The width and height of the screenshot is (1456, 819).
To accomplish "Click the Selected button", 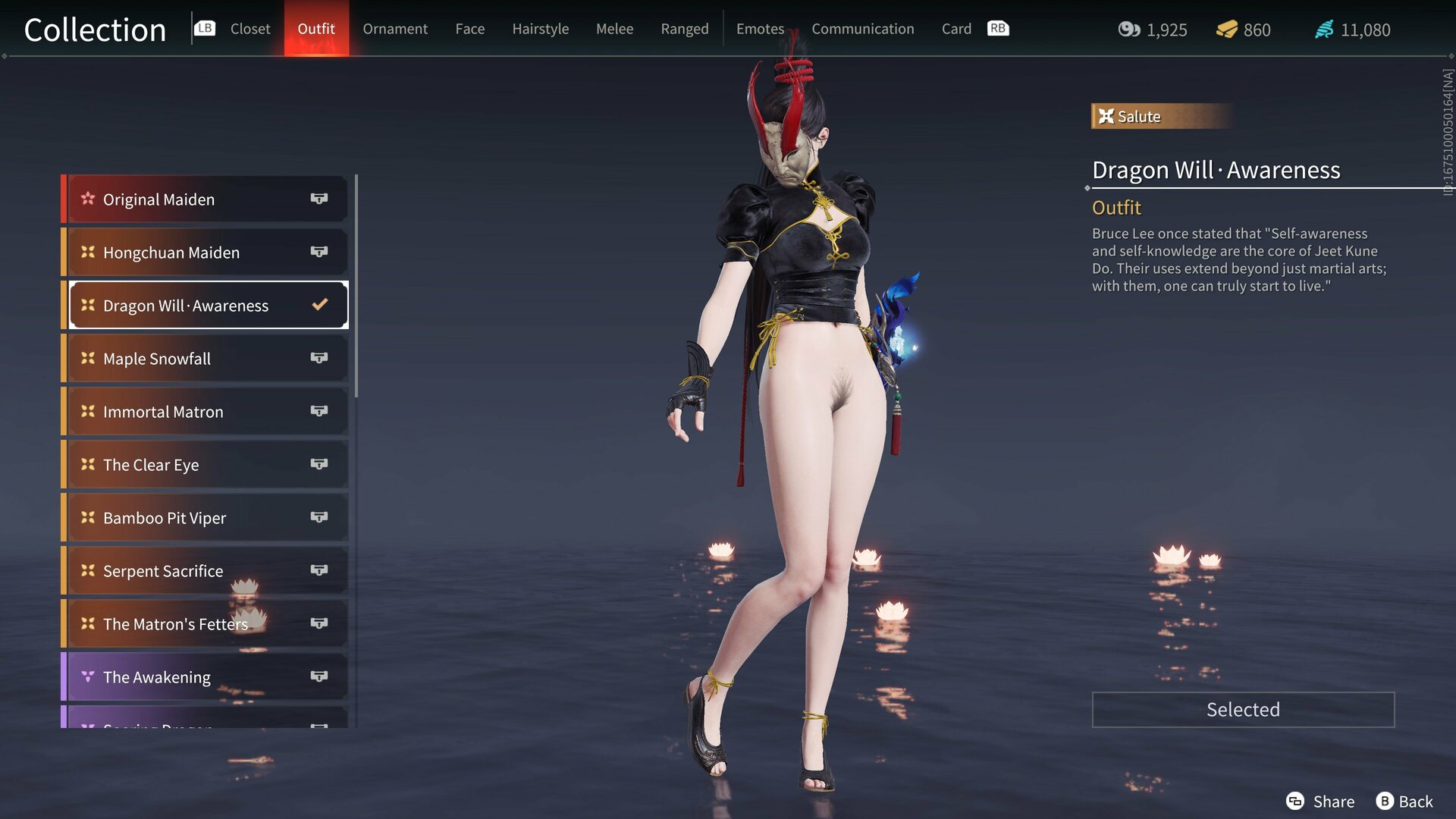I will pyautogui.click(x=1242, y=710).
